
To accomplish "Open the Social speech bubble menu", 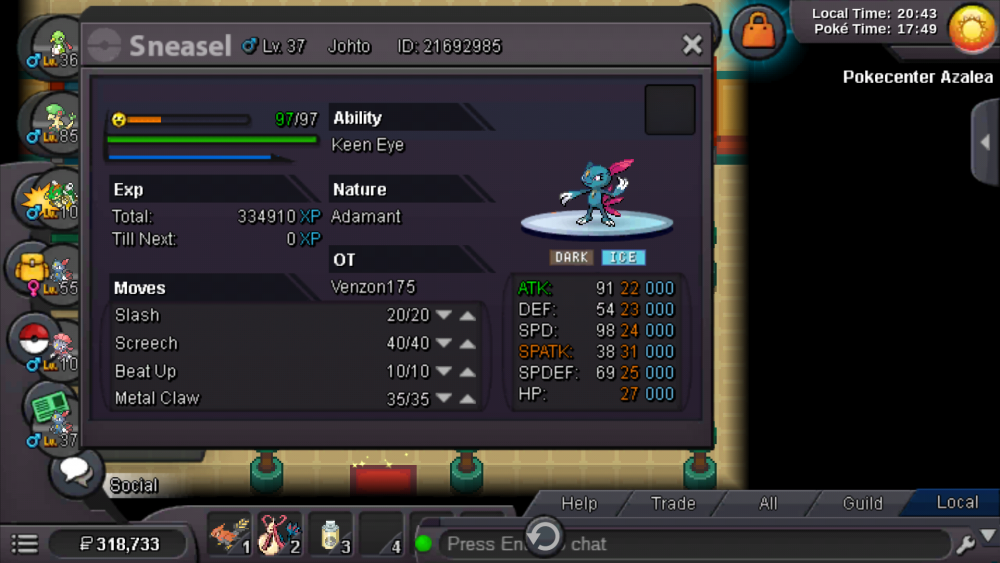I will point(77,472).
